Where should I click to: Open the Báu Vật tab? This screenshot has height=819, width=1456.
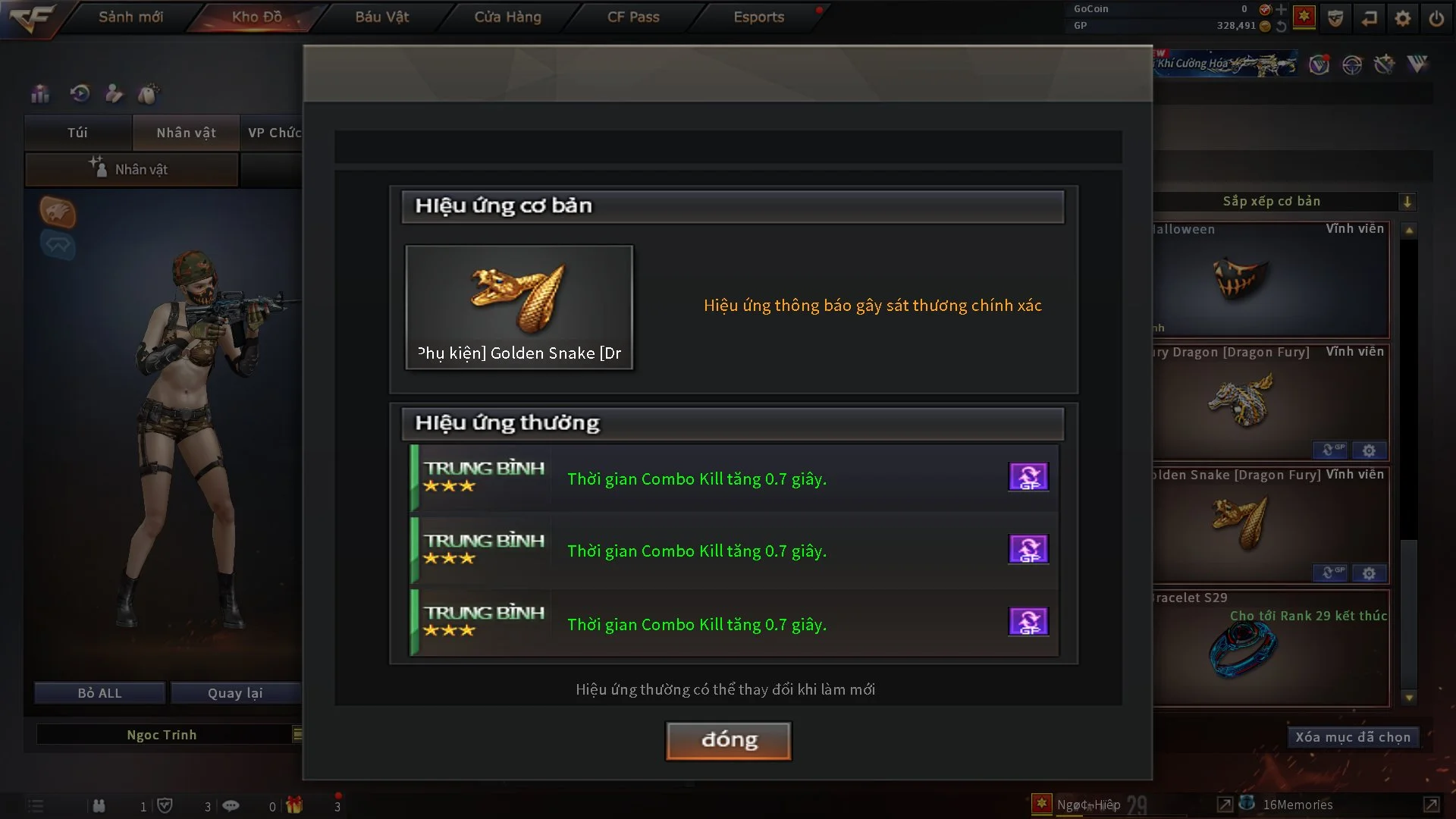(381, 17)
